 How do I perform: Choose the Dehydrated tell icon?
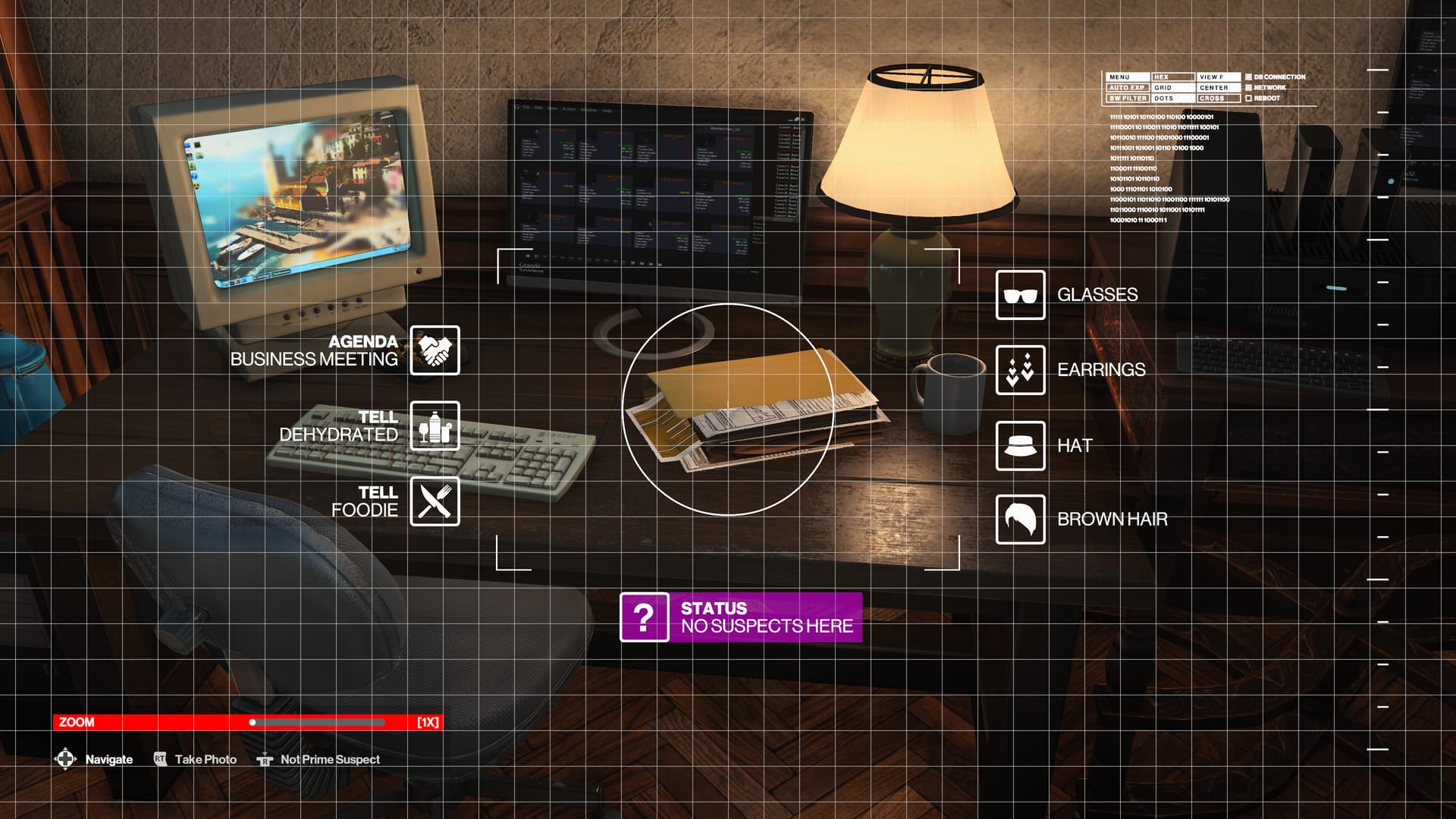435,426
